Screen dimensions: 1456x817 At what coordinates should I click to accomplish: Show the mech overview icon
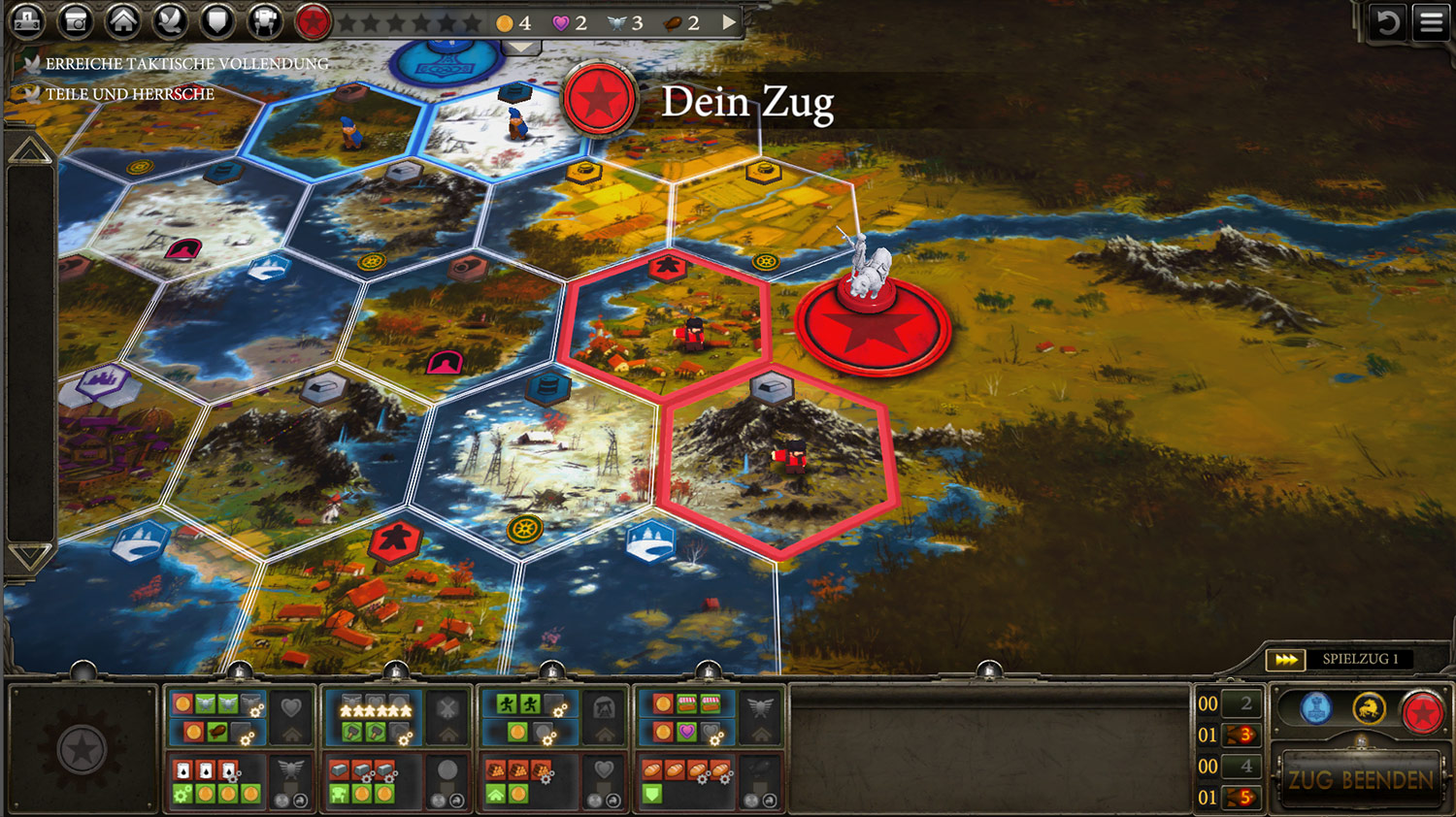264,20
